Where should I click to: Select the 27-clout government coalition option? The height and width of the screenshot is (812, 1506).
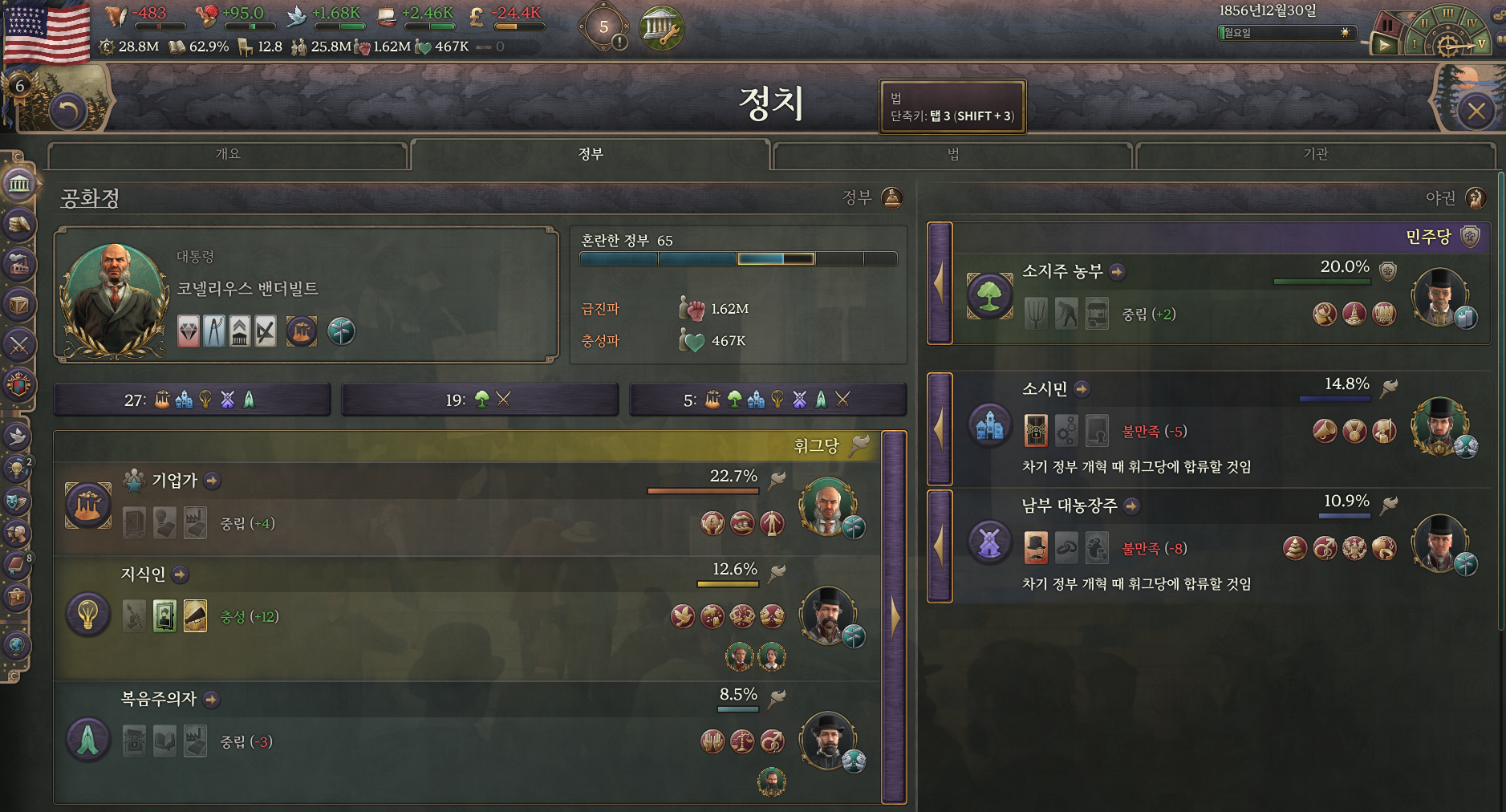[192, 400]
